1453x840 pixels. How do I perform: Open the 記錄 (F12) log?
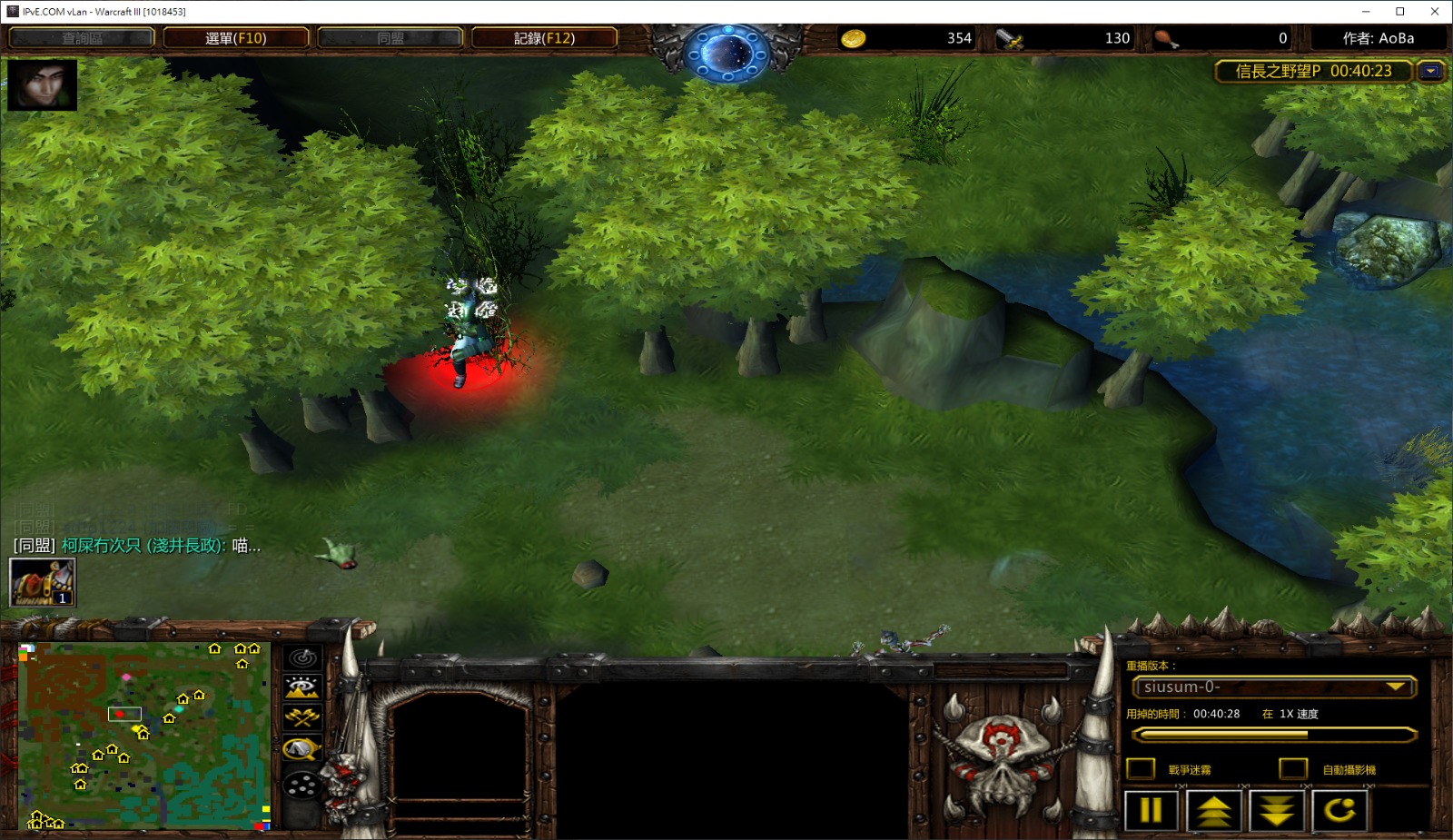(544, 38)
